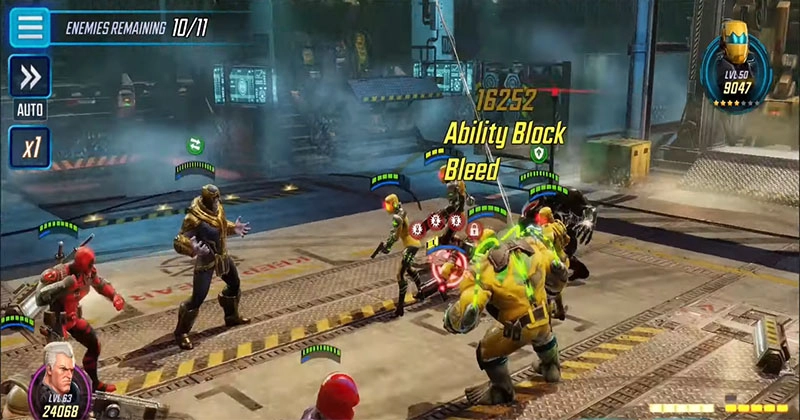Viewport: 800px width, 420px height.
Task: Toggle the Auto battle fast-forward button
Action: [29, 77]
